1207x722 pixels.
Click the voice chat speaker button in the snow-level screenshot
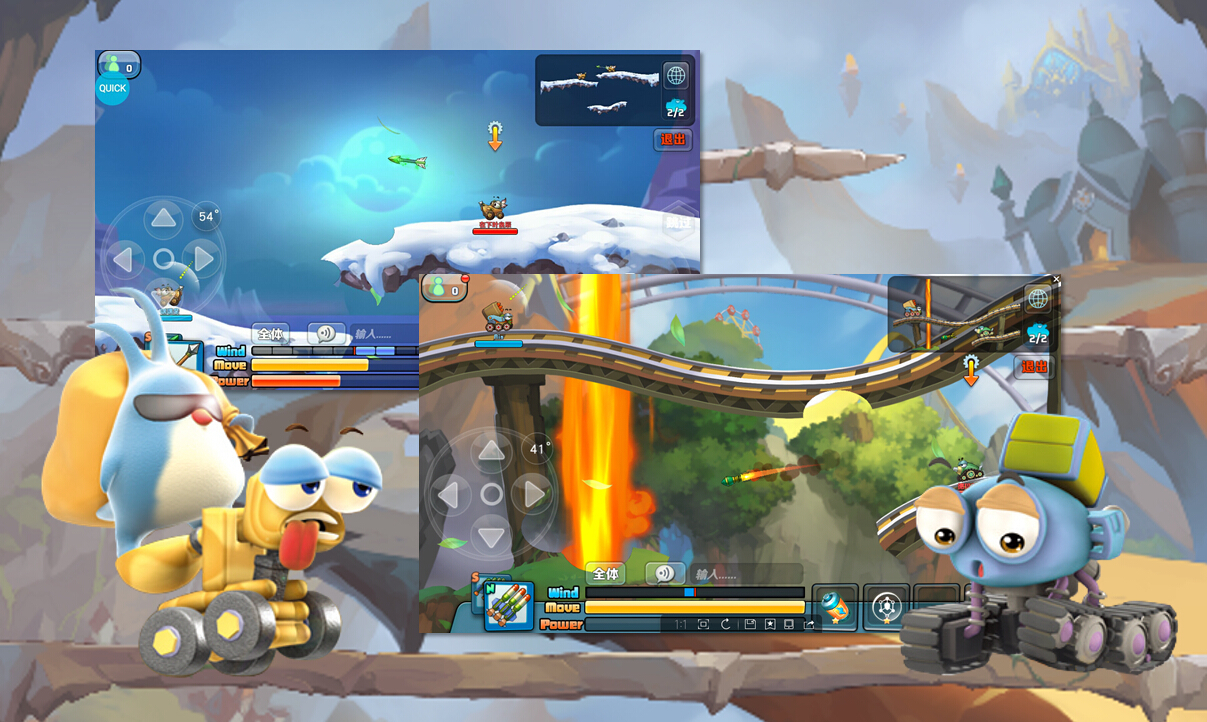326,334
